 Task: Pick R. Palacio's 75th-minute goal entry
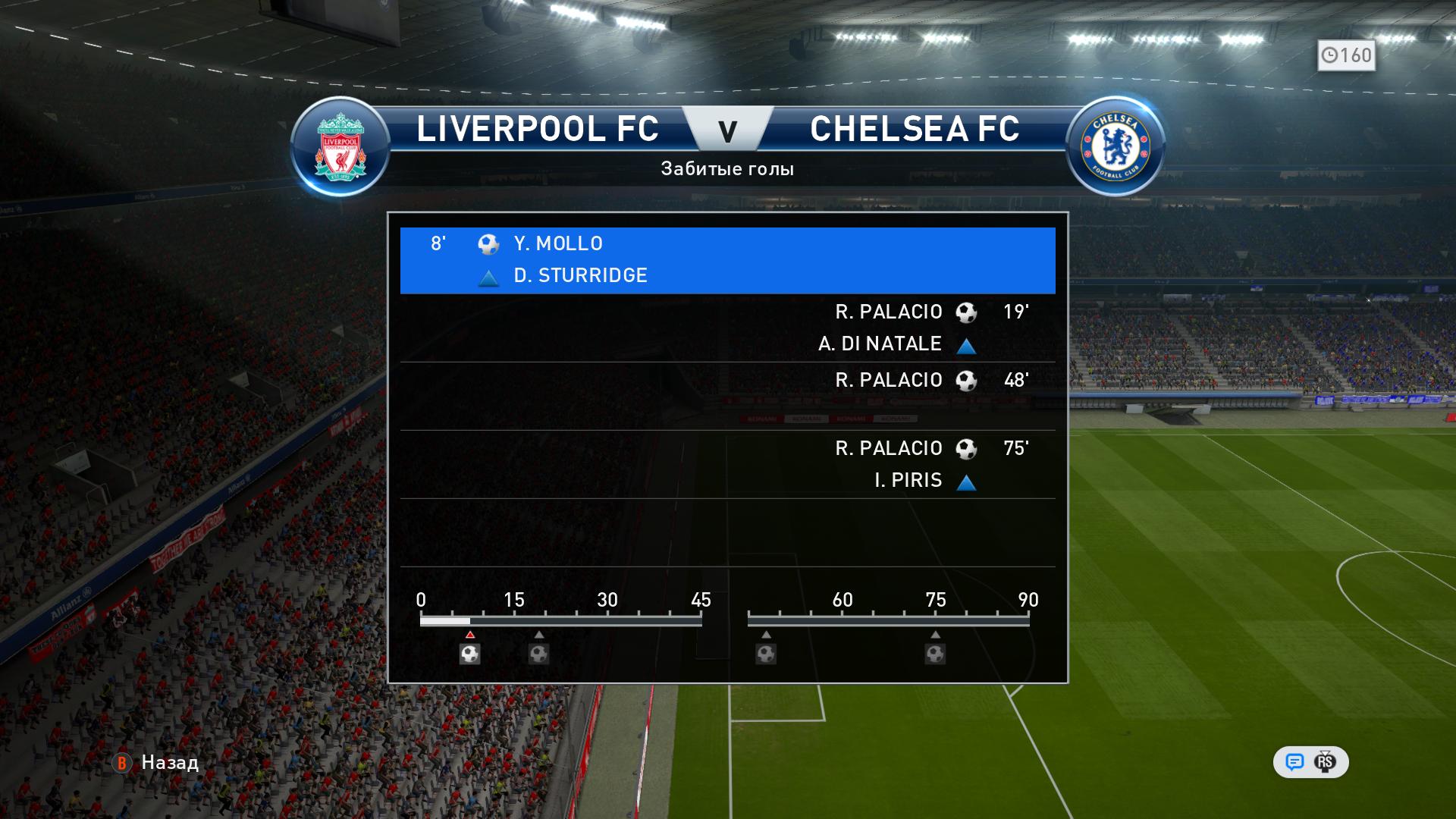click(x=727, y=464)
